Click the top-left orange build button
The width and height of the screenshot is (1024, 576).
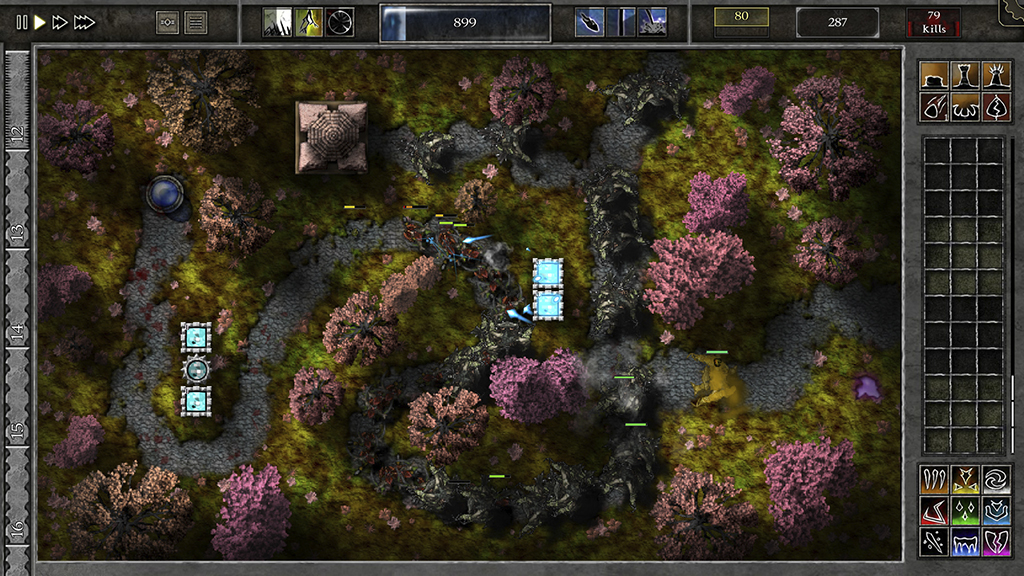934,76
